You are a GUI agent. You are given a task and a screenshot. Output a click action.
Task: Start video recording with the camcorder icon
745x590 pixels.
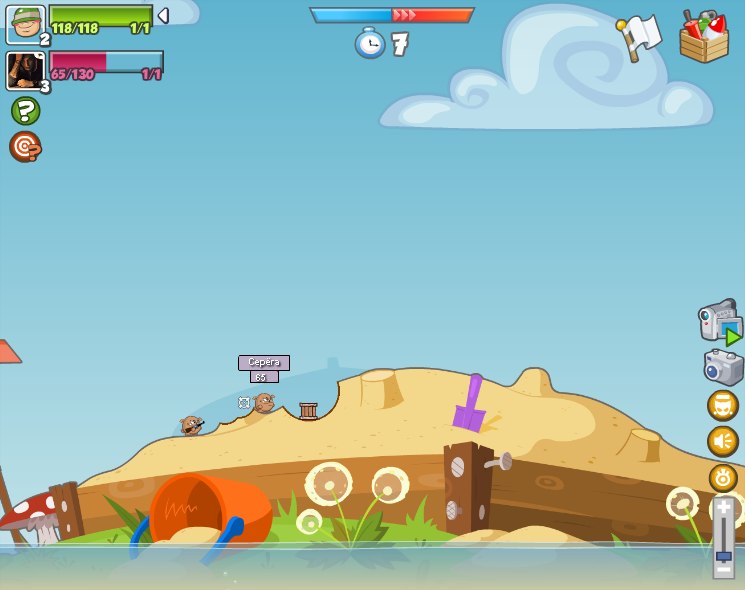tap(720, 321)
